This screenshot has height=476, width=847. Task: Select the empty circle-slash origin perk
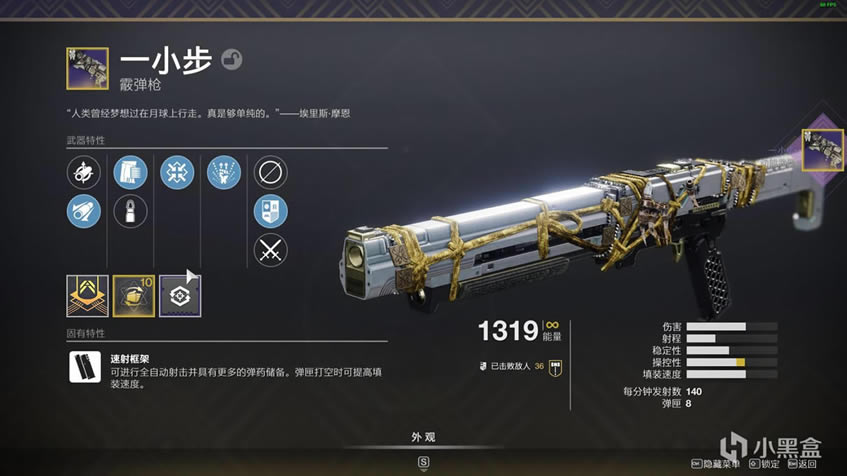[x=270, y=173]
